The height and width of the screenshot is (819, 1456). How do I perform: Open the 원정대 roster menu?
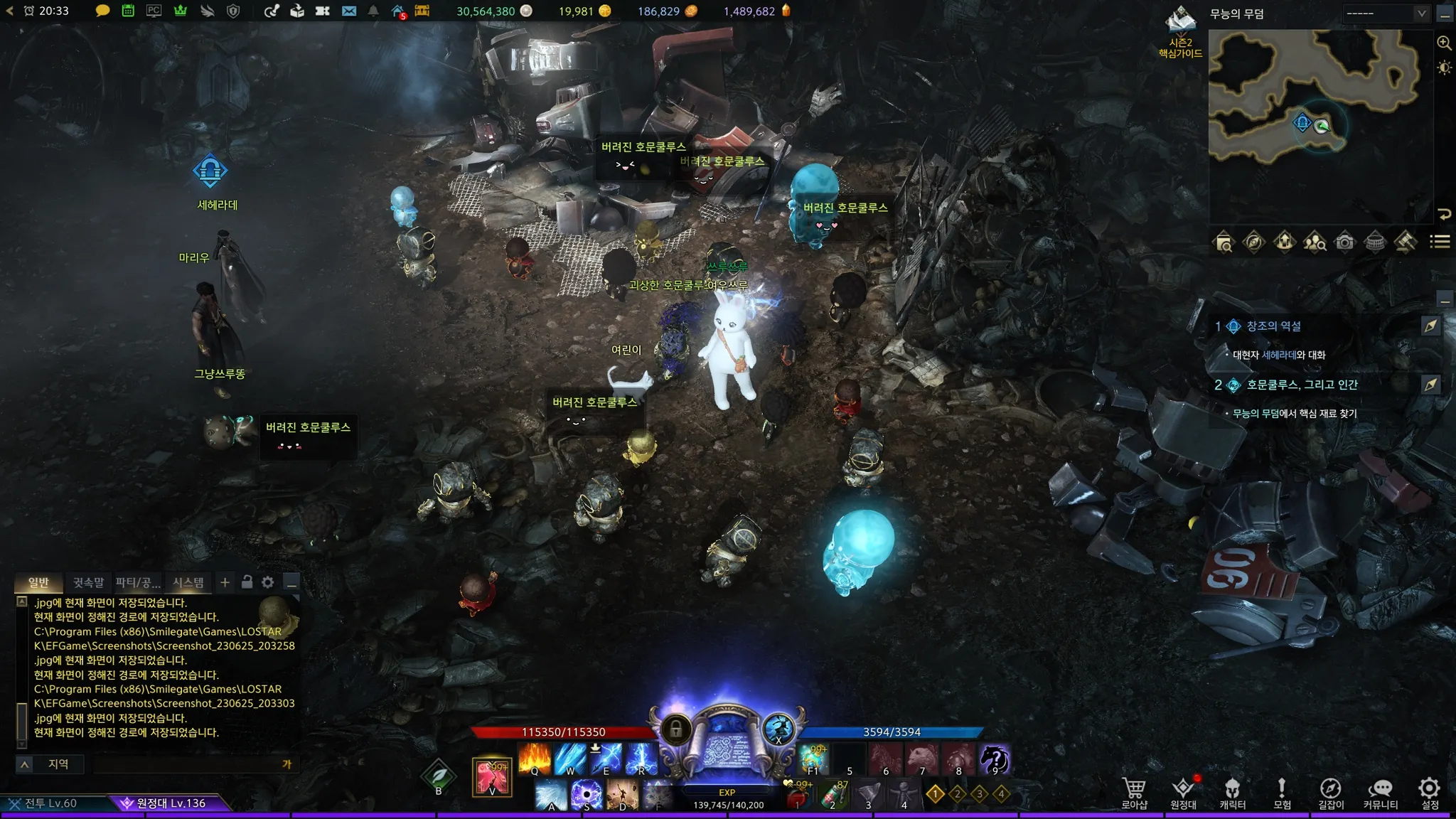[x=1183, y=793]
